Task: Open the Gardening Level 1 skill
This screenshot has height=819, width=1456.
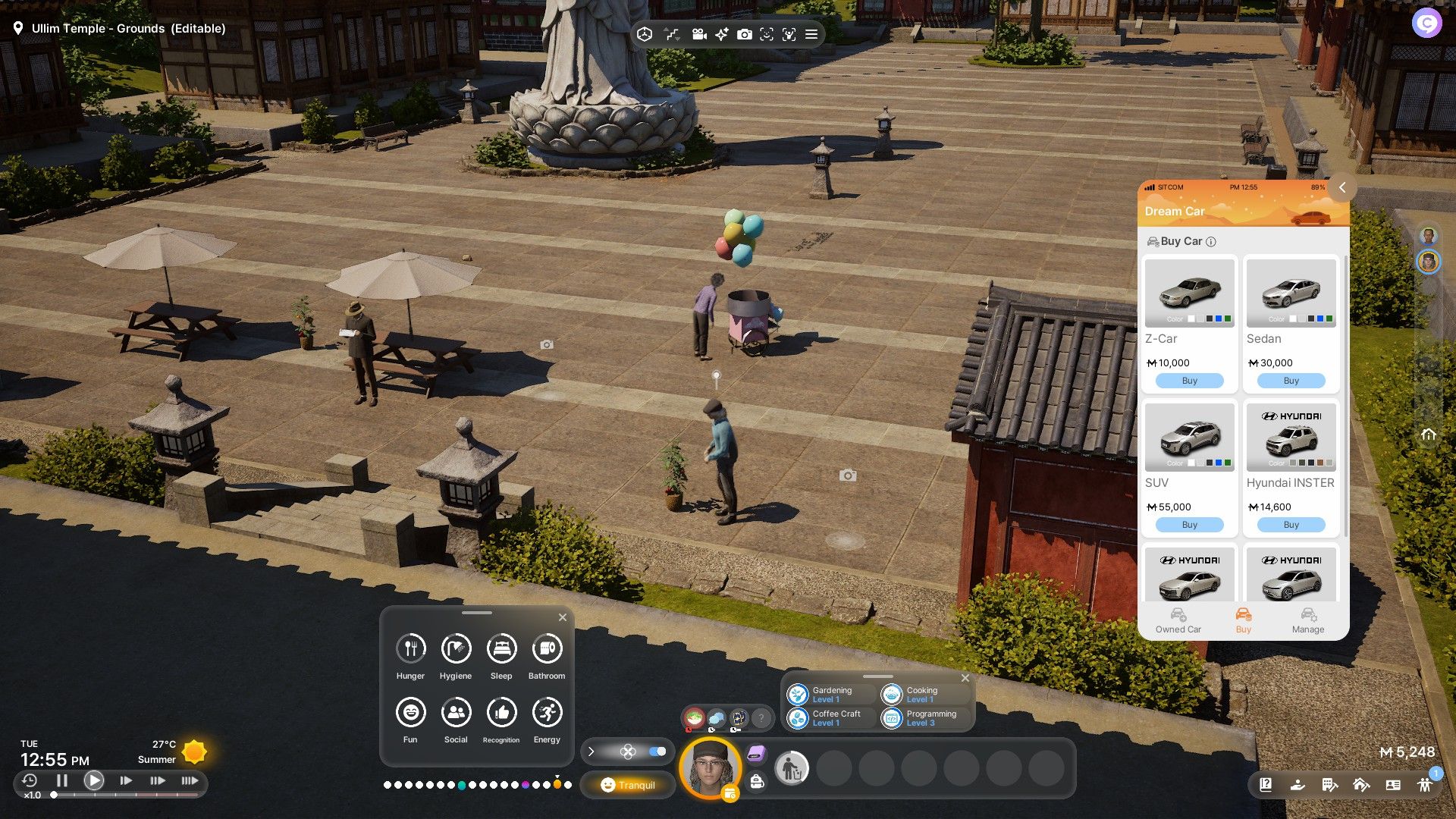Action: pyautogui.click(x=831, y=694)
